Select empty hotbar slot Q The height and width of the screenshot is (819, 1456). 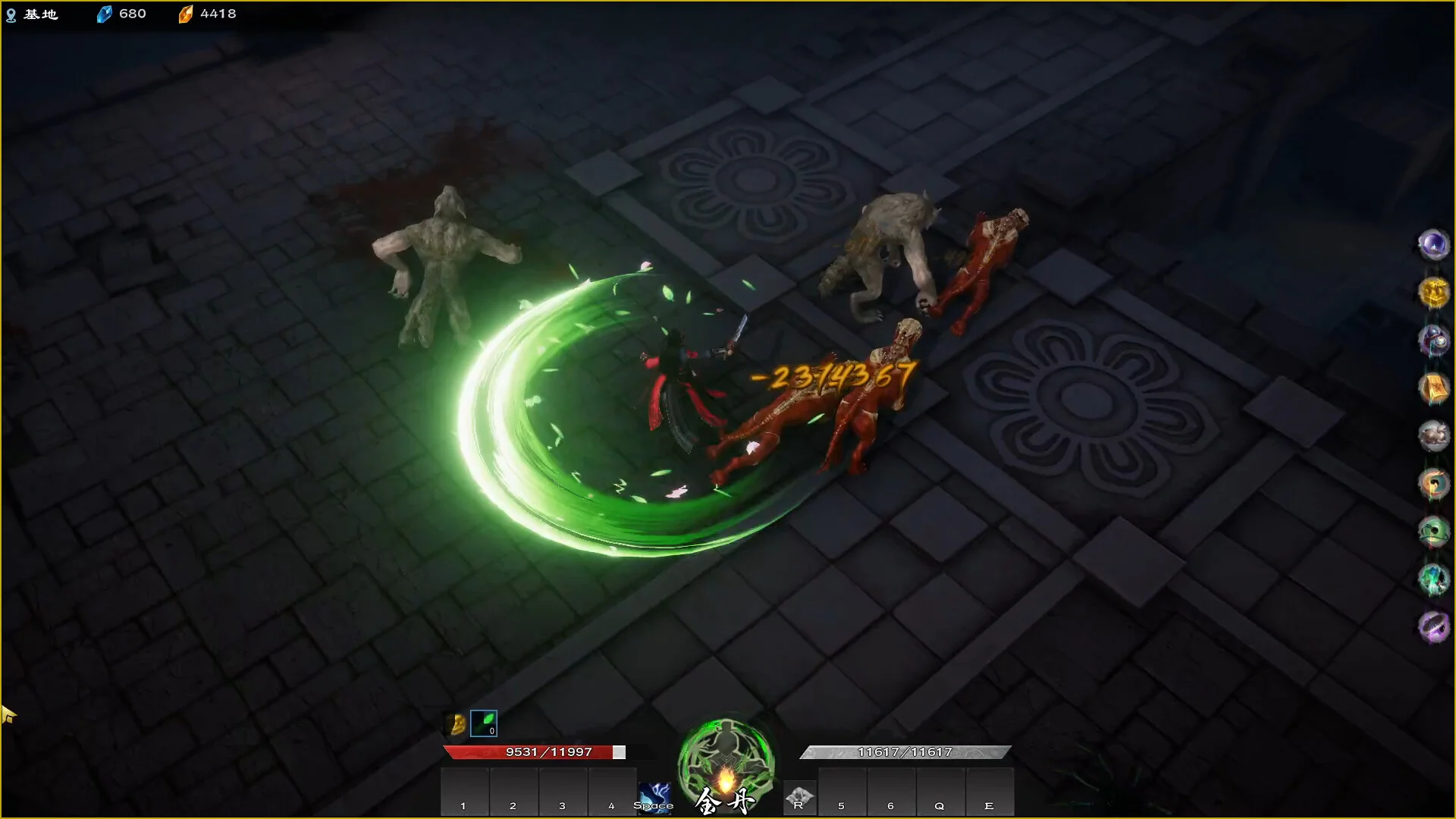point(940,792)
